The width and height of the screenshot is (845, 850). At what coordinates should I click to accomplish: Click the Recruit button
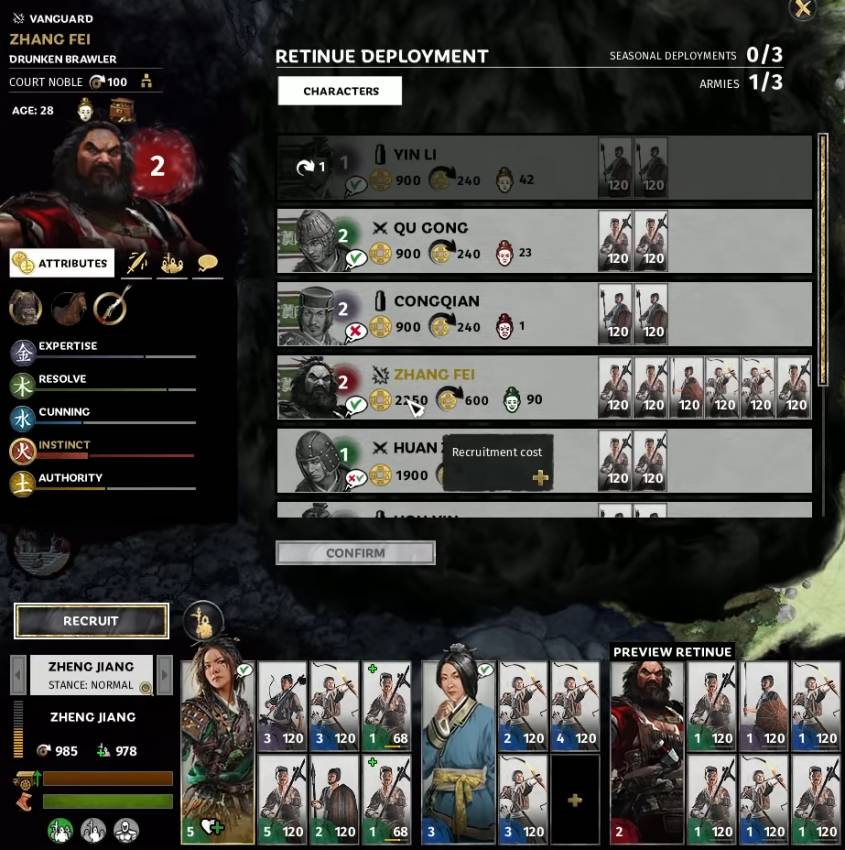pyautogui.click(x=91, y=621)
